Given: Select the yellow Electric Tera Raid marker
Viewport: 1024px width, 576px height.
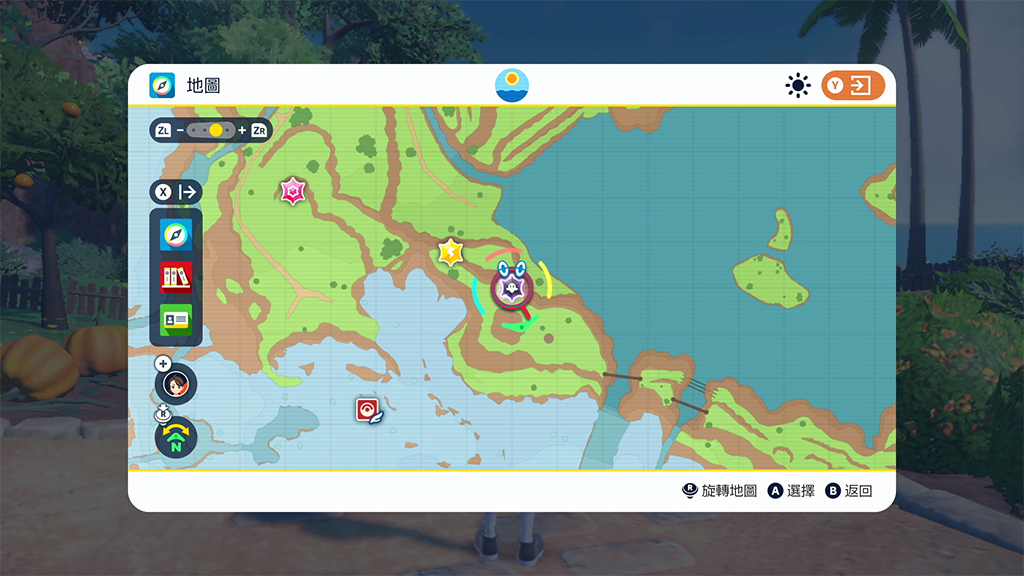Looking at the screenshot, I should pos(451,252).
